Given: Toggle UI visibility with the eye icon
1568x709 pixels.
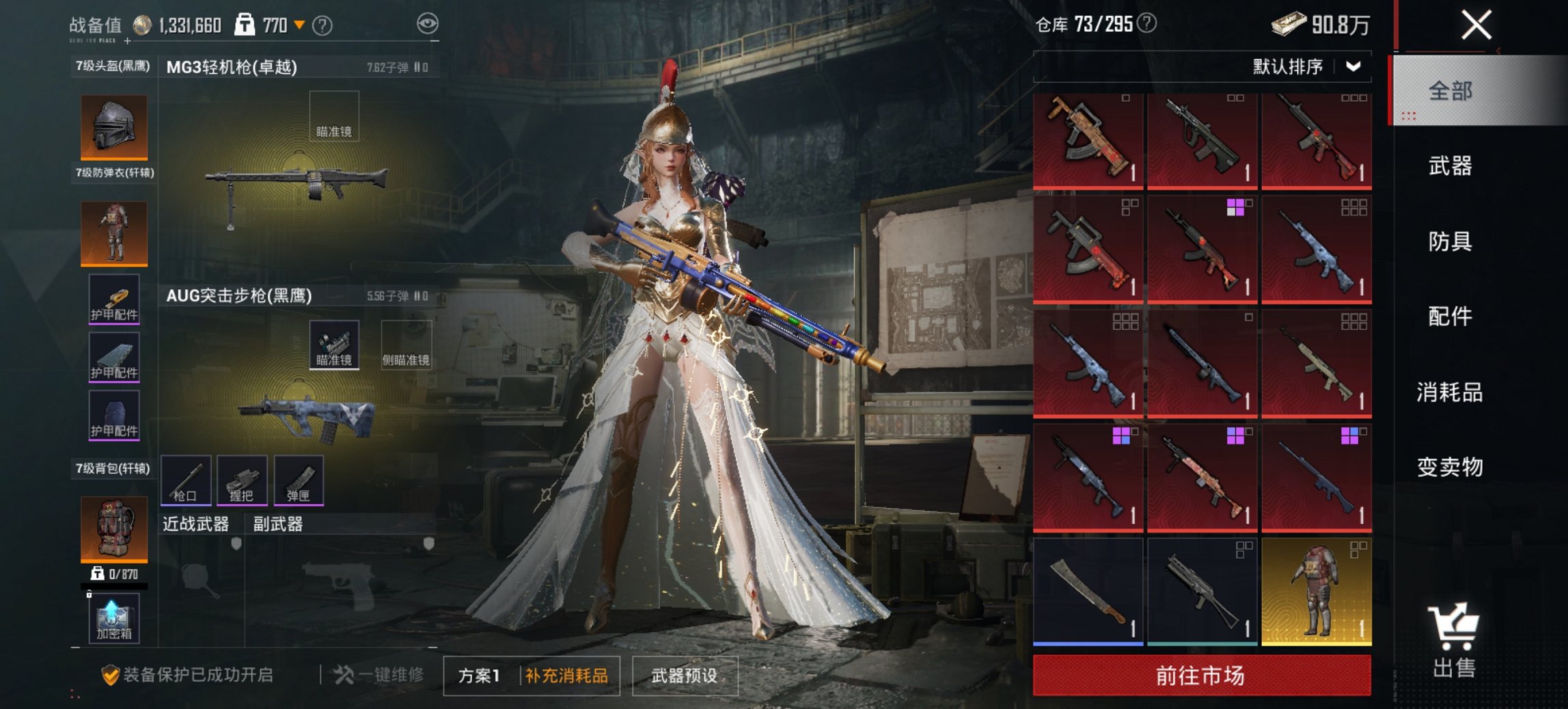Looking at the screenshot, I should click(x=428, y=23).
